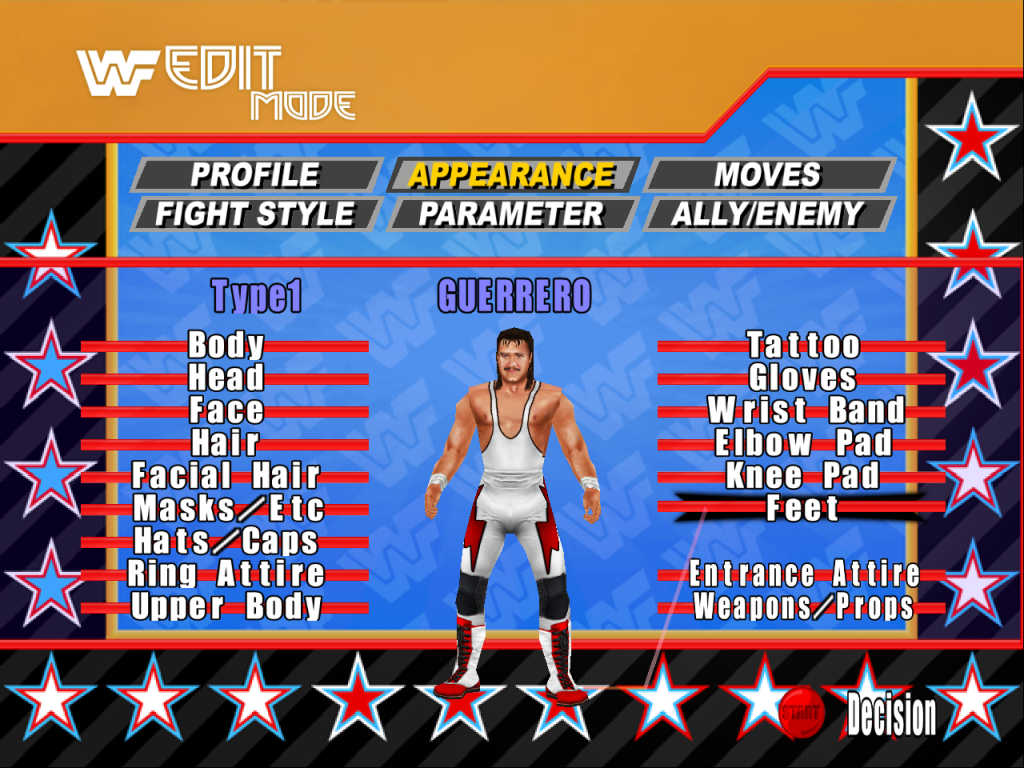This screenshot has width=1024, height=768.
Task: Edit the Facial Hair option
Action: click(226, 476)
